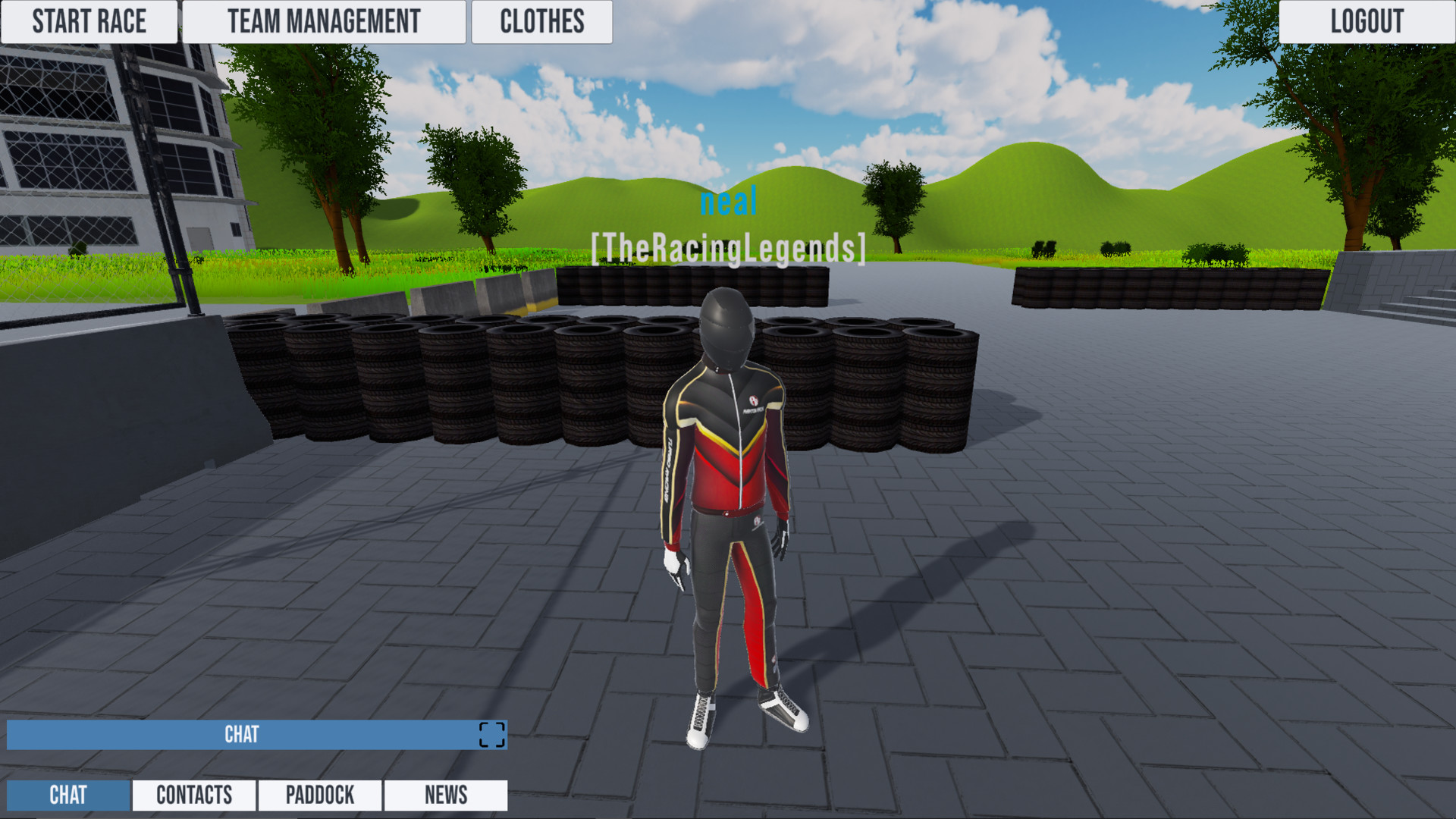Screen dimensions: 1456x819
Task: Click the fullscreen expand icon on chat bar
Action: (491, 734)
